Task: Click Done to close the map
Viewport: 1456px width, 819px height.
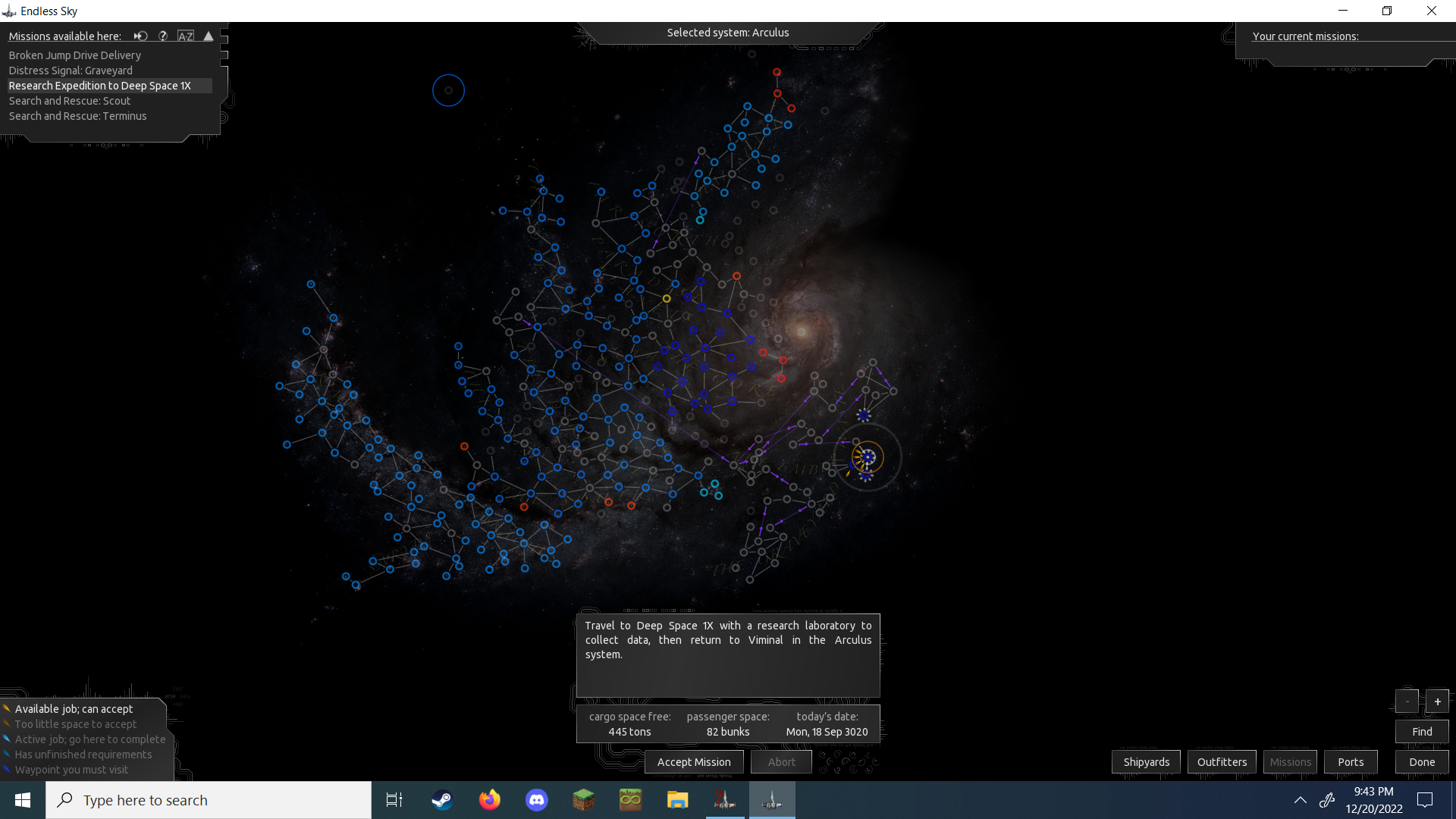Action: tap(1422, 761)
